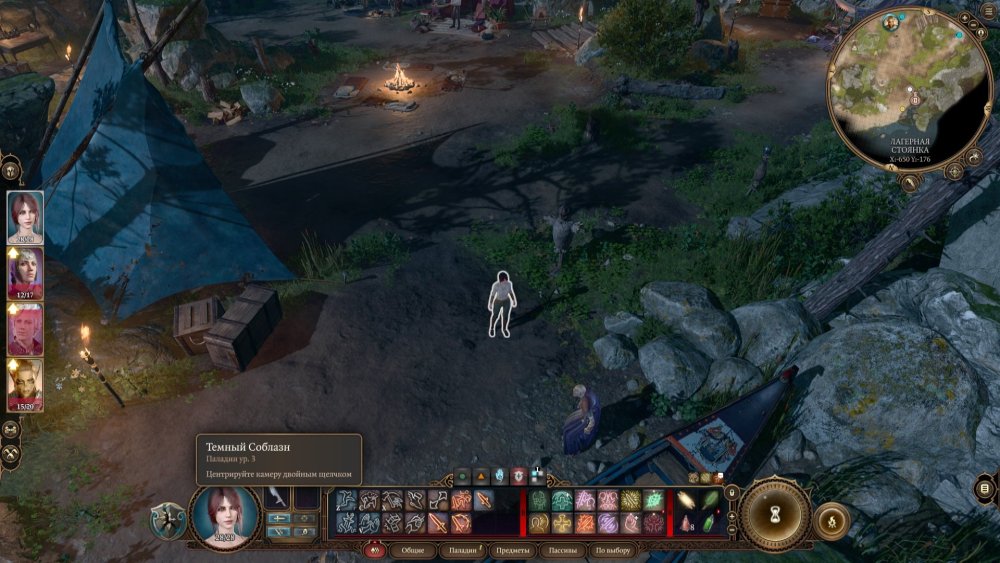Image resolution: width=1000 pixels, height=563 pixels.
Task: Use the red potion item slot
Action: coord(686,522)
